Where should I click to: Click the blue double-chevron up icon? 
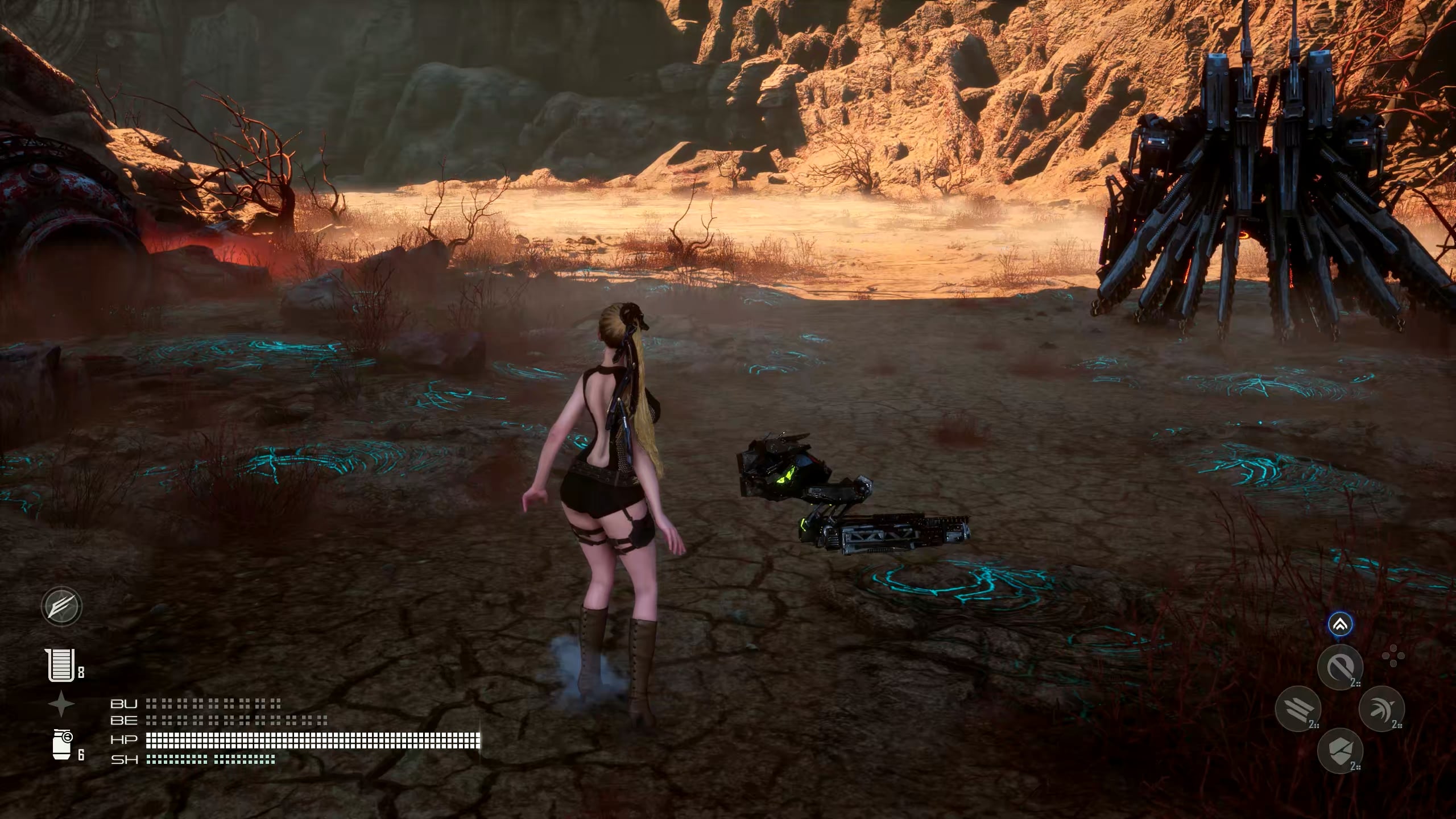click(1340, 626)
